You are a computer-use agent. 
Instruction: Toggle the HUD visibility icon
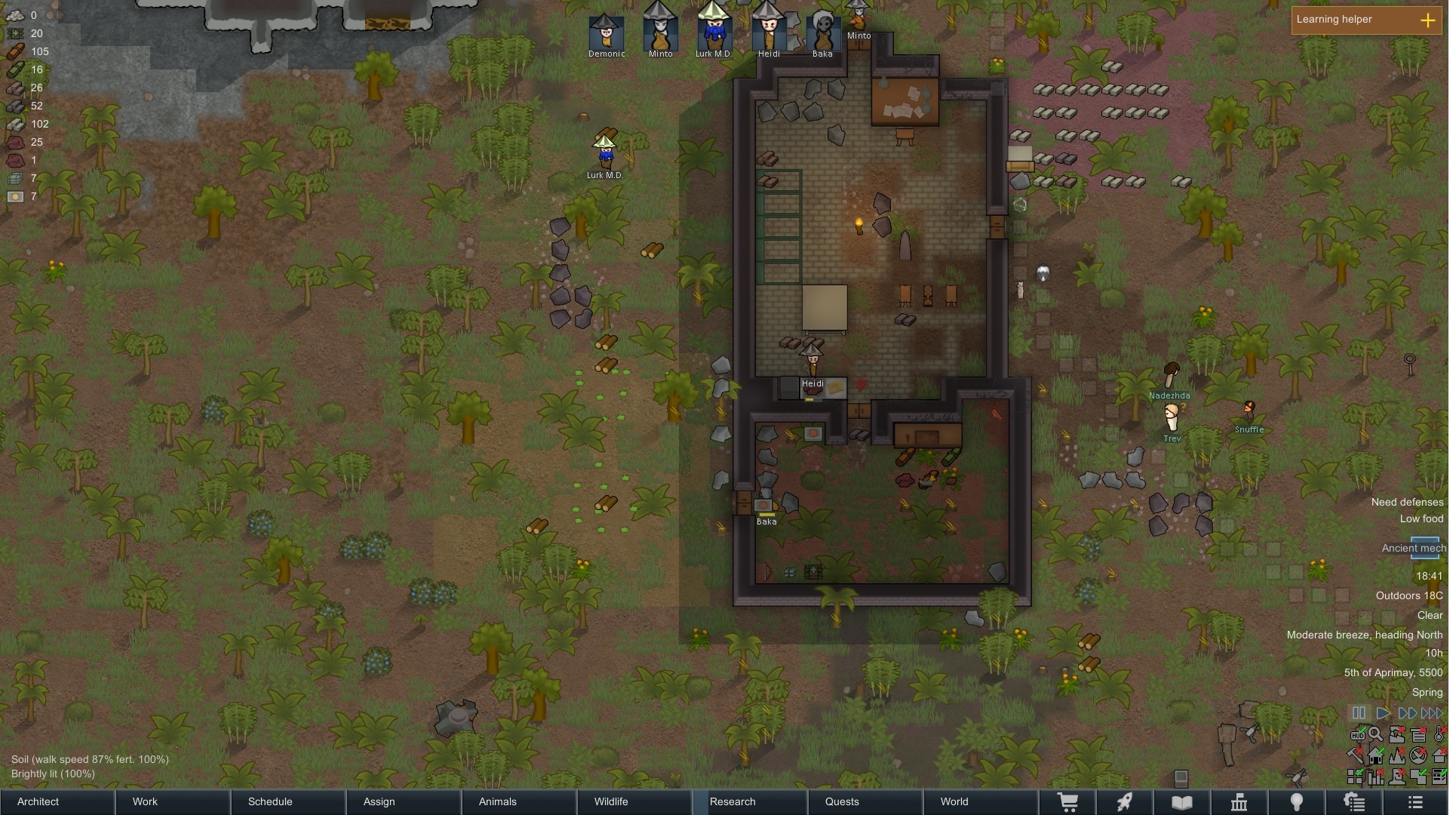pos(1357,735)
